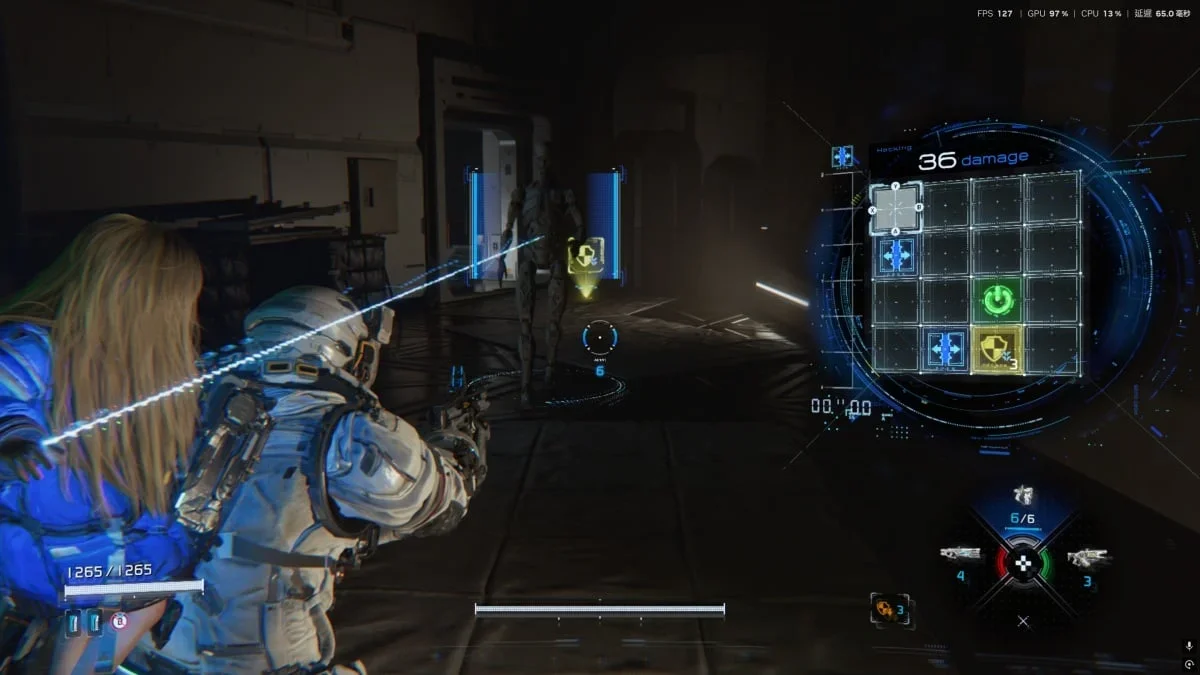Select the blue arrow tile beside the yellow shield
Screen dimensions: 1200x675
tap(945, 348)
